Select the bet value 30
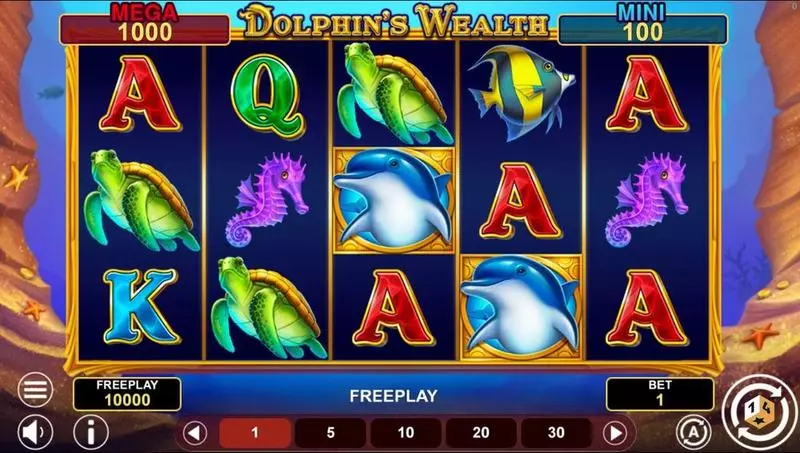The height and width of the screenshot is (453, 800). 556,433
